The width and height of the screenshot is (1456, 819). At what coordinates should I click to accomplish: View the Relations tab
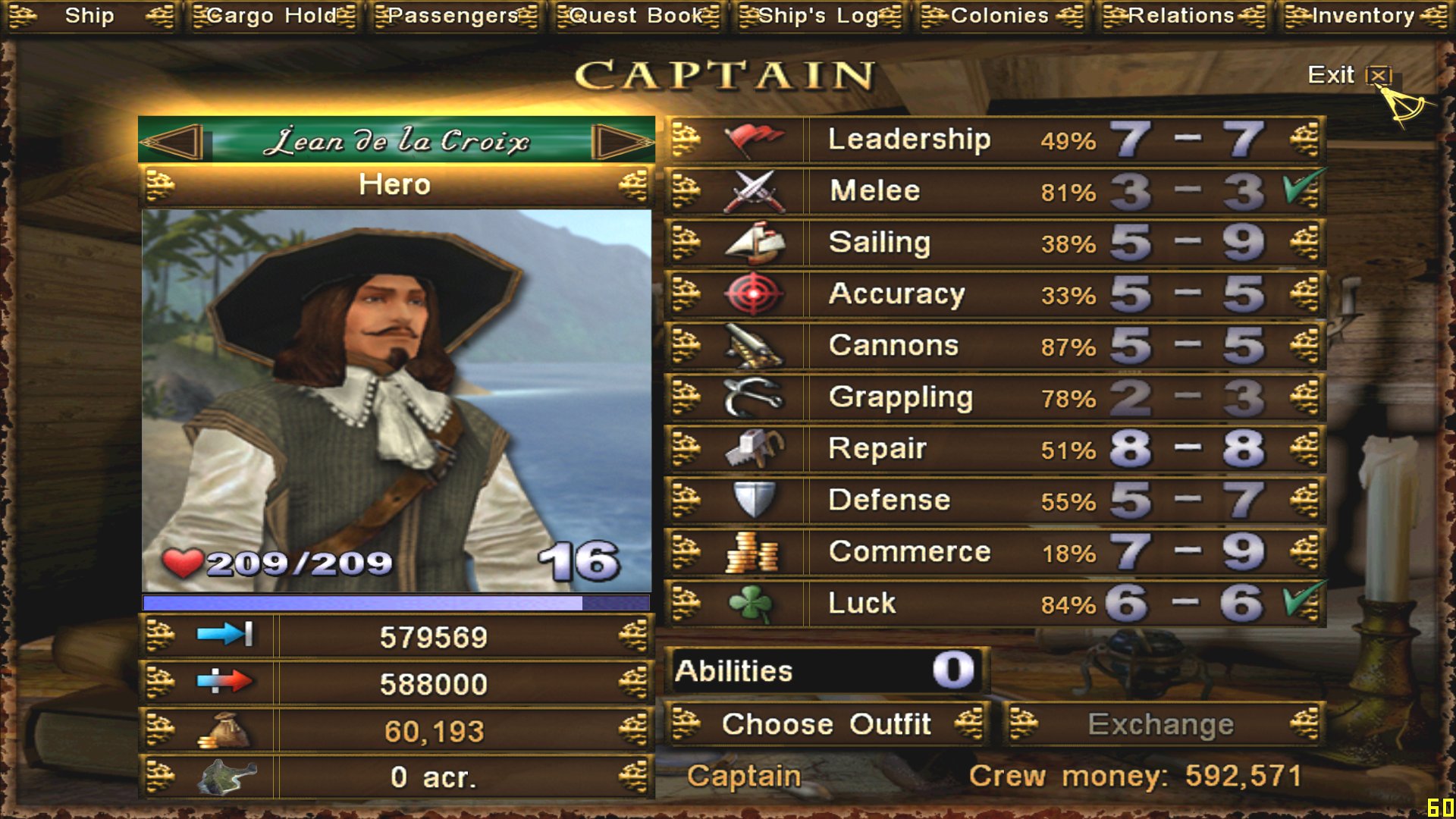[1182, 16]
